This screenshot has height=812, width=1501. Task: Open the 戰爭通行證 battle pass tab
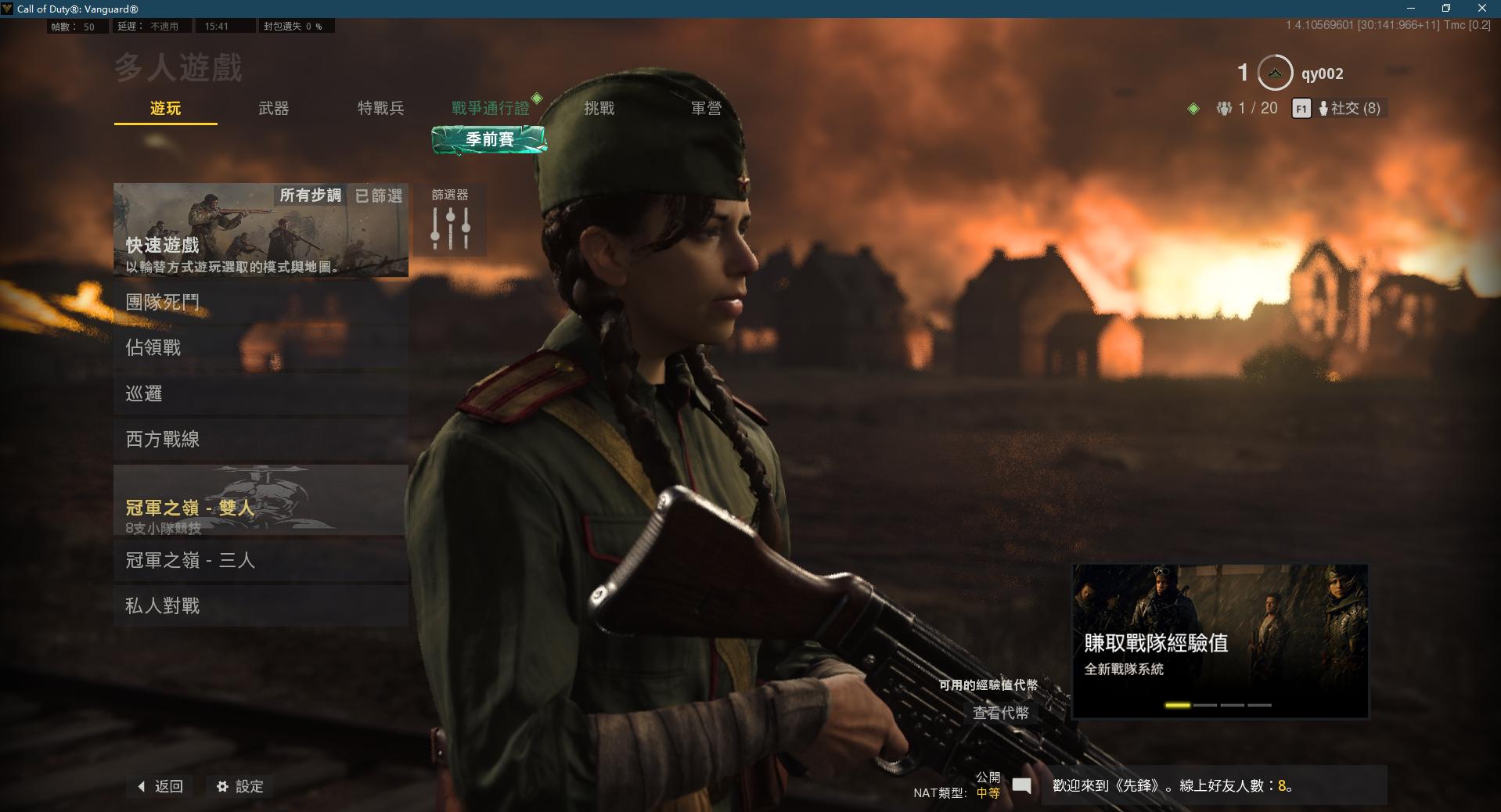491,109
